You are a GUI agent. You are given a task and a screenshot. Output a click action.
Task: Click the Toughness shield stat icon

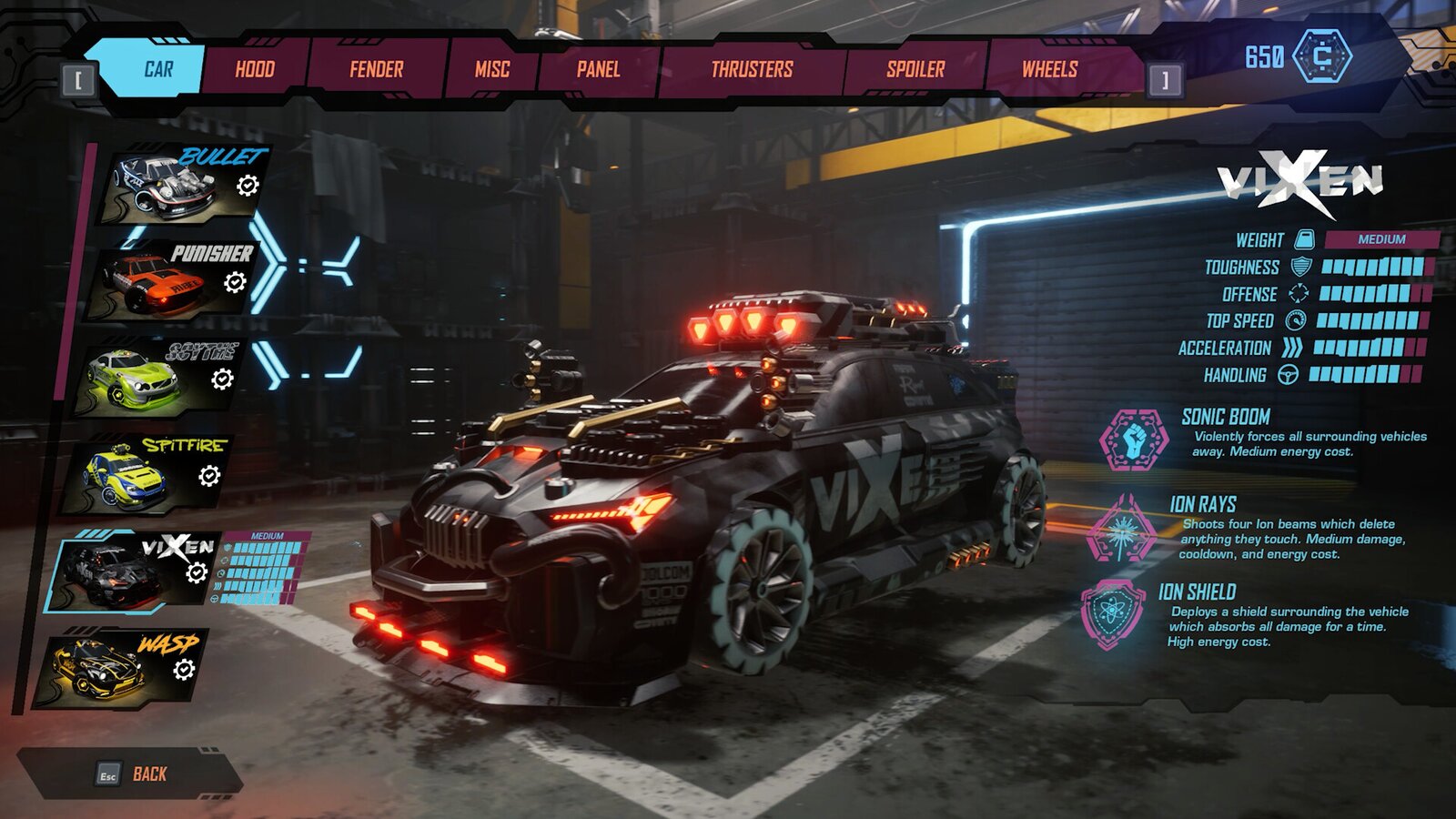pos(1301,268)
